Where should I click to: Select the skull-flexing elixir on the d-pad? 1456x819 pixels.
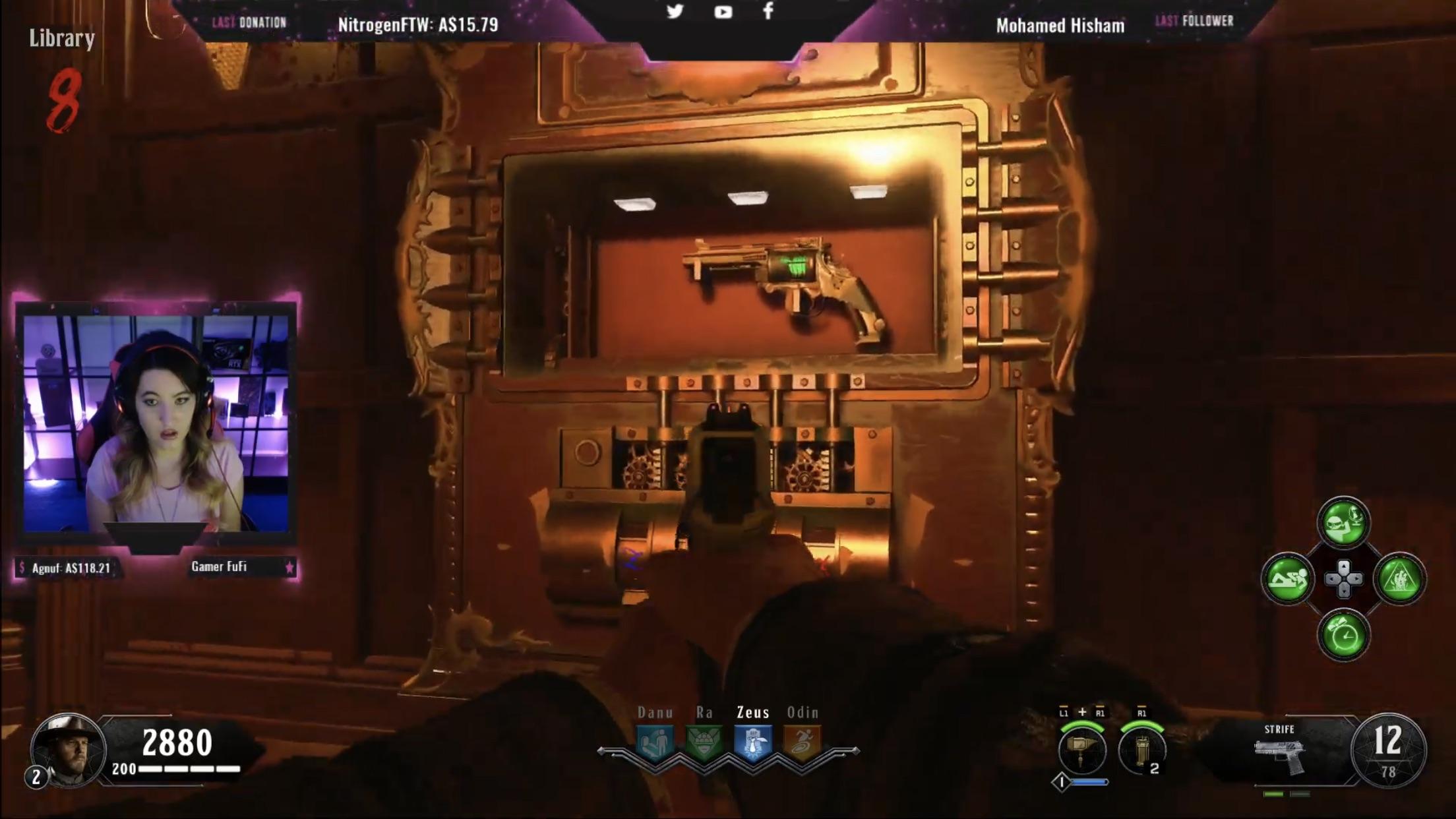[1343, 521]
